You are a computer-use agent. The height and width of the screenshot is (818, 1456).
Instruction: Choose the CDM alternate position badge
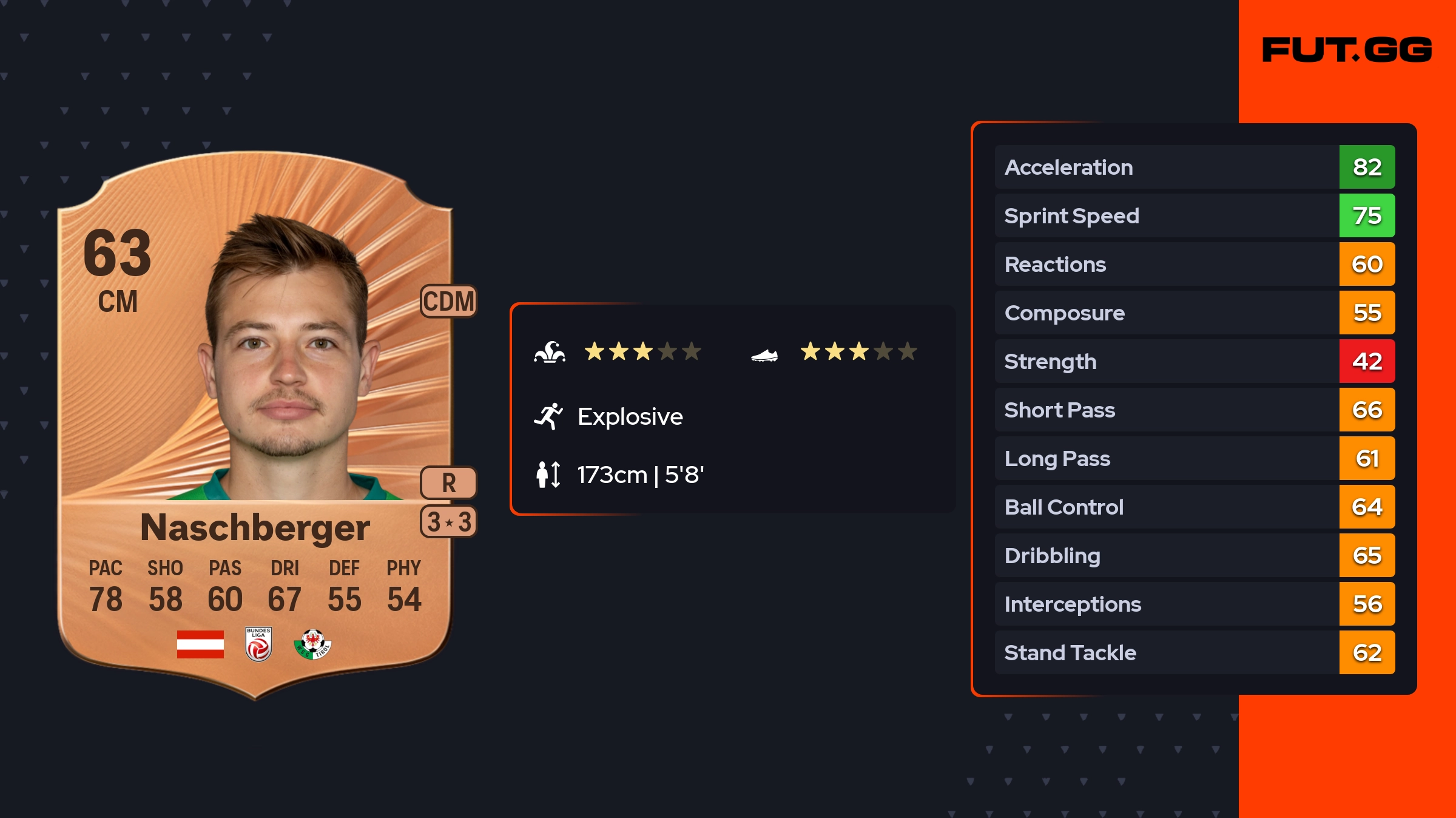pos(448,301)
